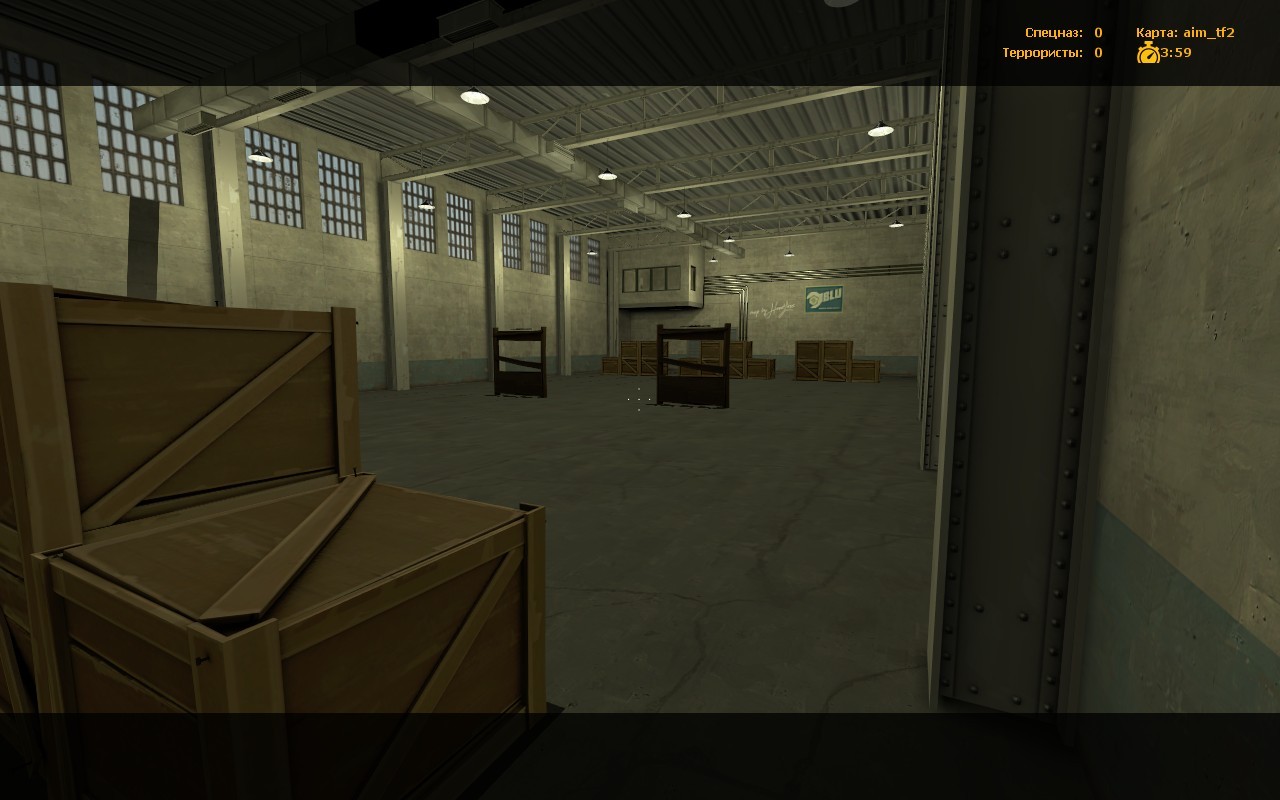Viewport: 1280px width, 800px height.
Task: Click the nearest wall-mounted lamp on the left
Action: coord(260,155)
